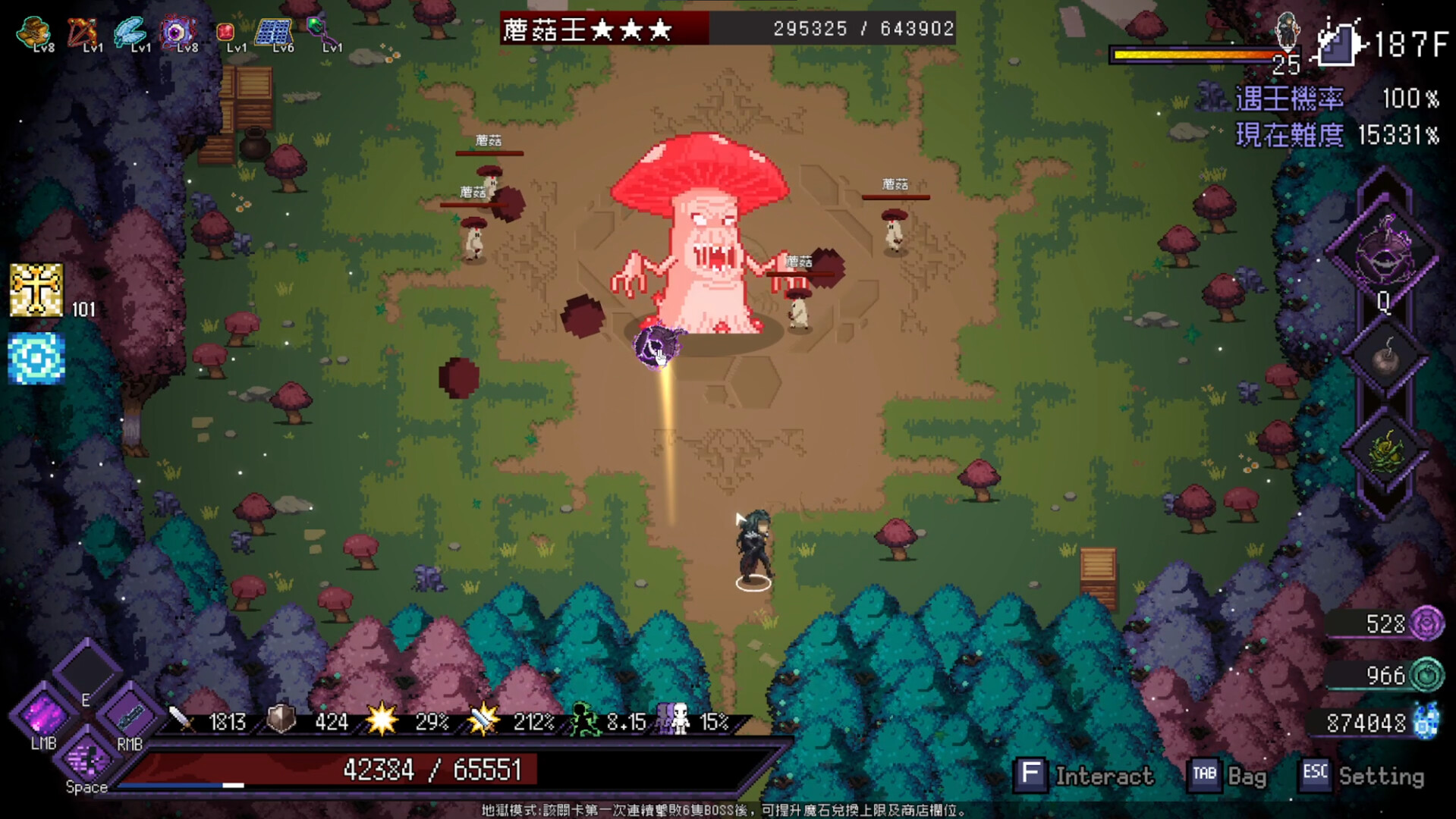
Task: Select the solar panel Lv6 skill
Action: point(276,30)
